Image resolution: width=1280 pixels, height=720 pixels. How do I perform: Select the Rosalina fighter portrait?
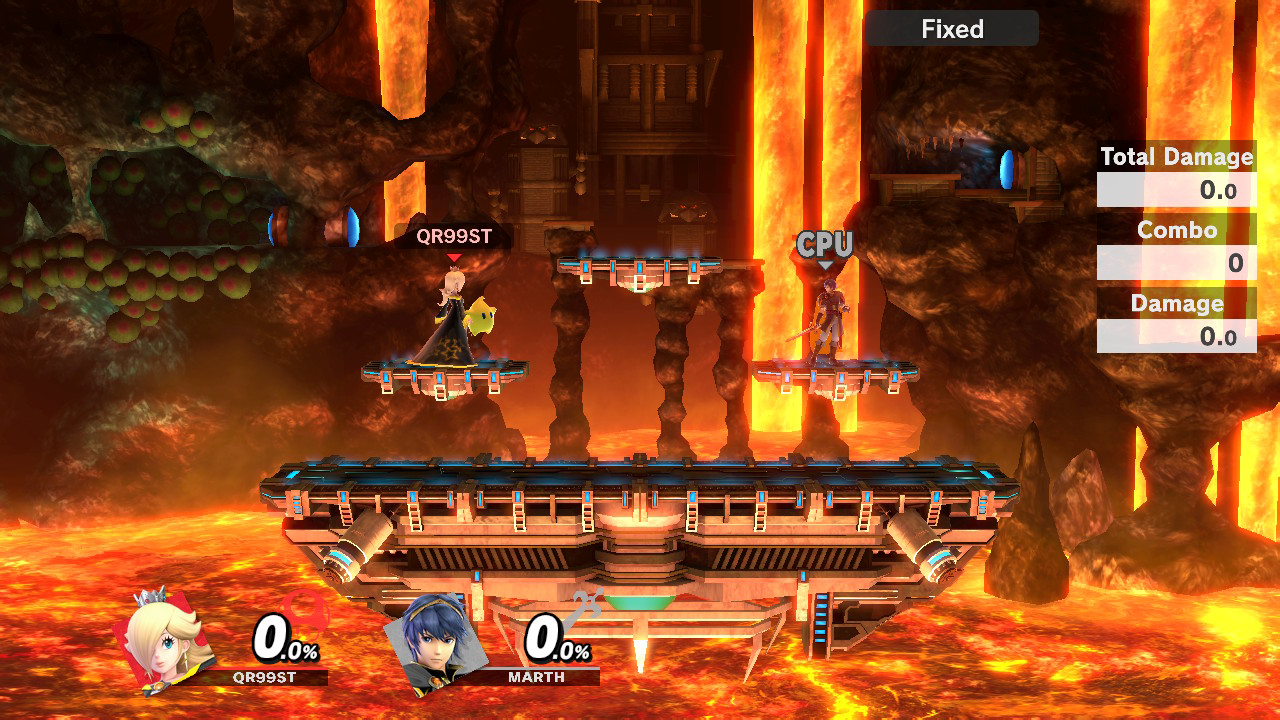coord(166,643)
